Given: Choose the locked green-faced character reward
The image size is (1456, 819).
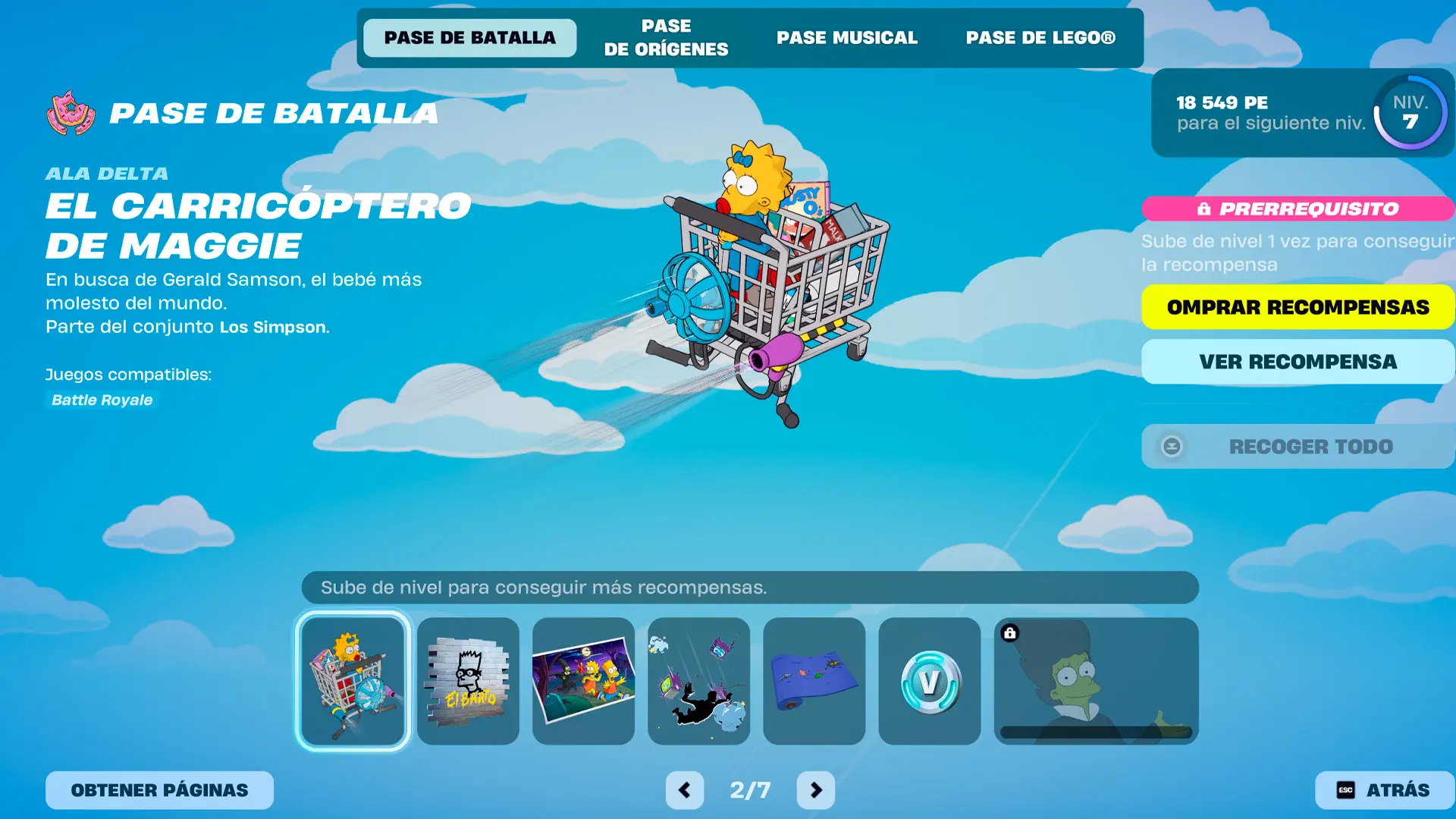Looking at the screenshot, I should [1096, 681].
